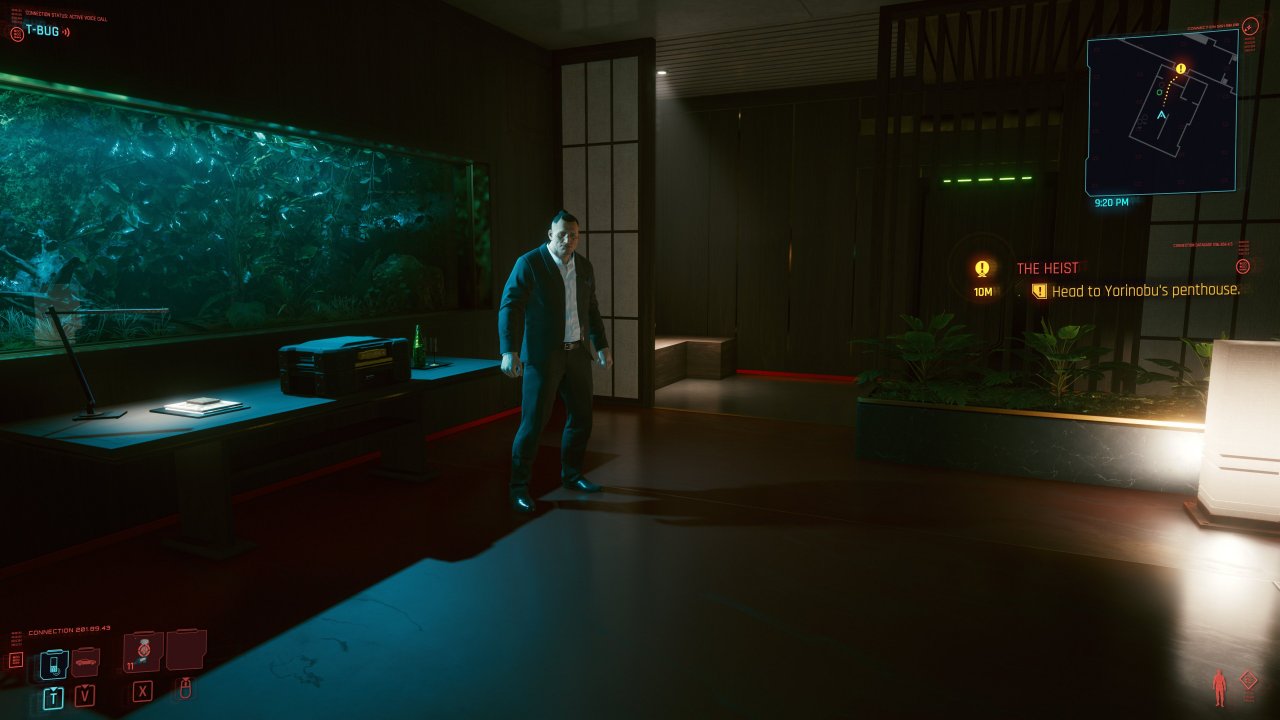Toggle the highlighted T key prompt
1280x720 pixels.
coord(54,697)
